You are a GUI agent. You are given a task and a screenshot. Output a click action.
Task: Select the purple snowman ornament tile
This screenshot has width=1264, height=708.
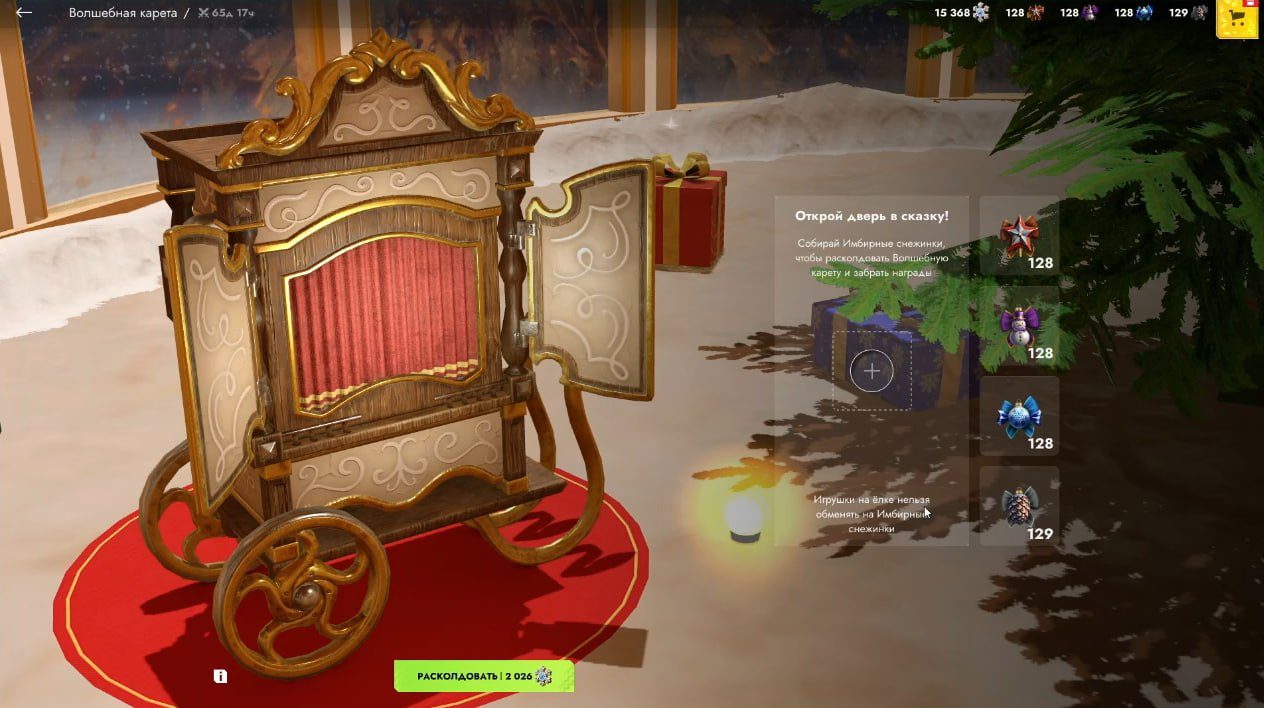pyautogui.click(x=1019, y=326)
